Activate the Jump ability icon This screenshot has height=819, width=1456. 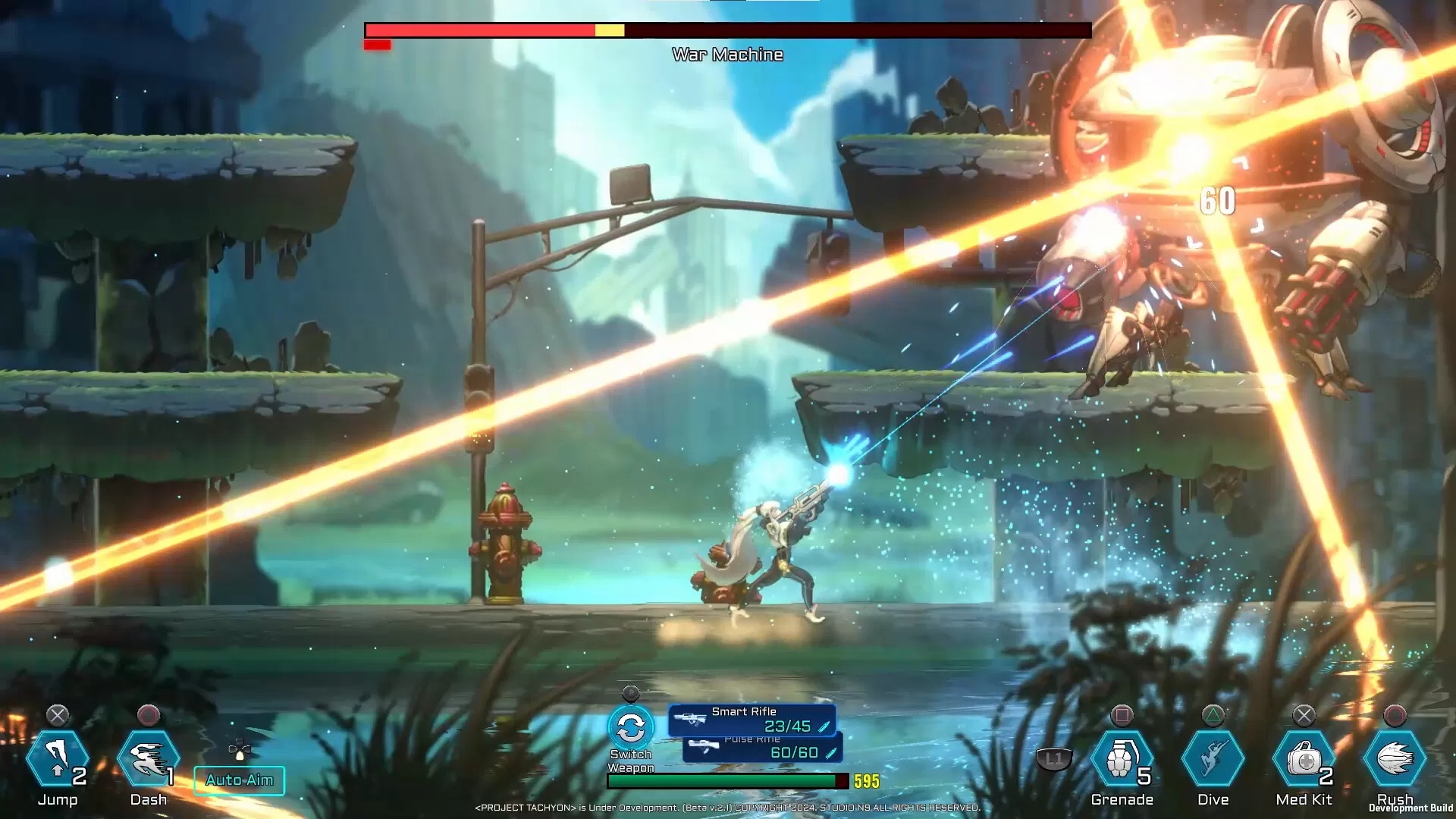58,759
